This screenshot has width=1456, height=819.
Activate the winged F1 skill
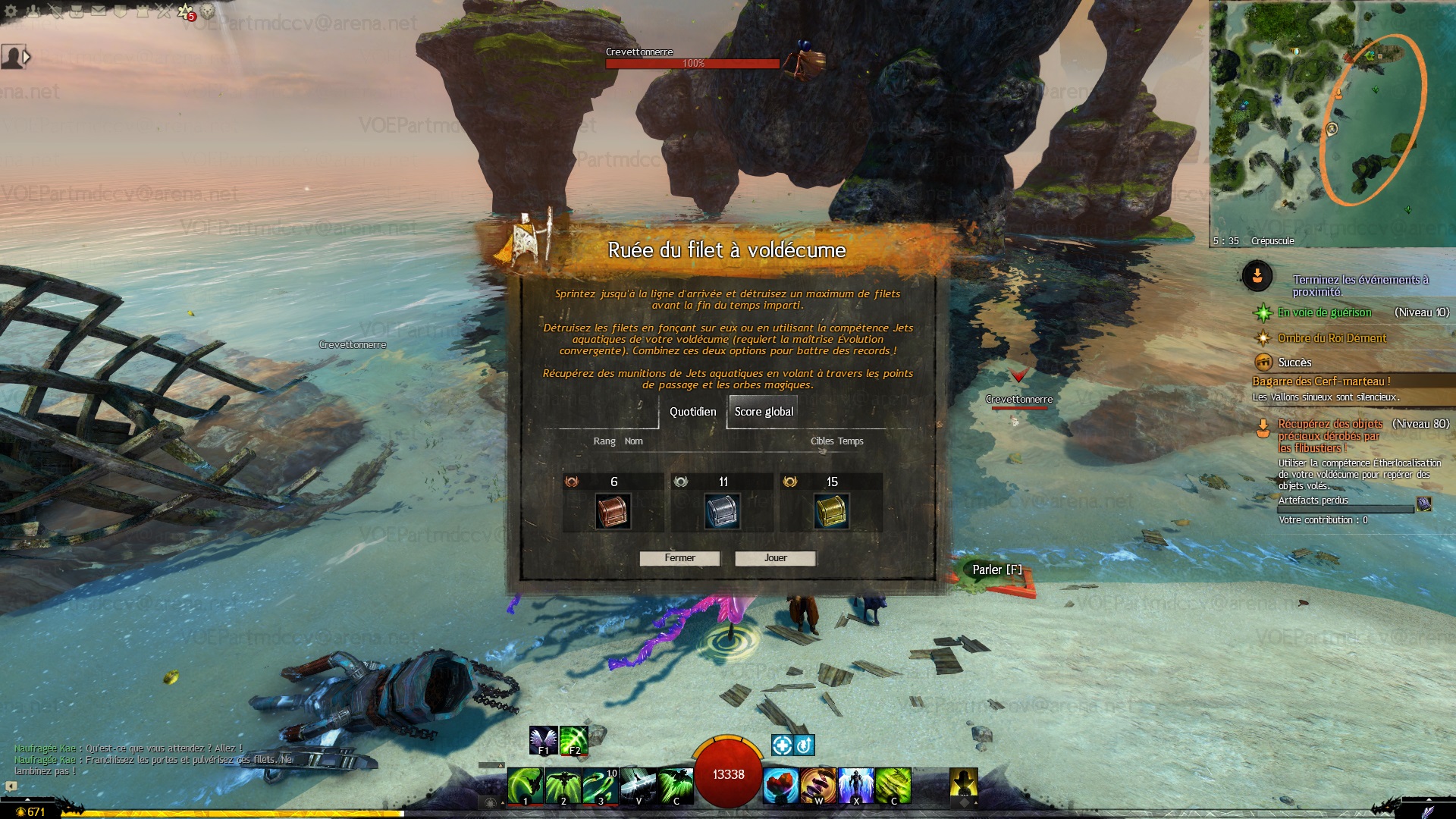point(543,740)
